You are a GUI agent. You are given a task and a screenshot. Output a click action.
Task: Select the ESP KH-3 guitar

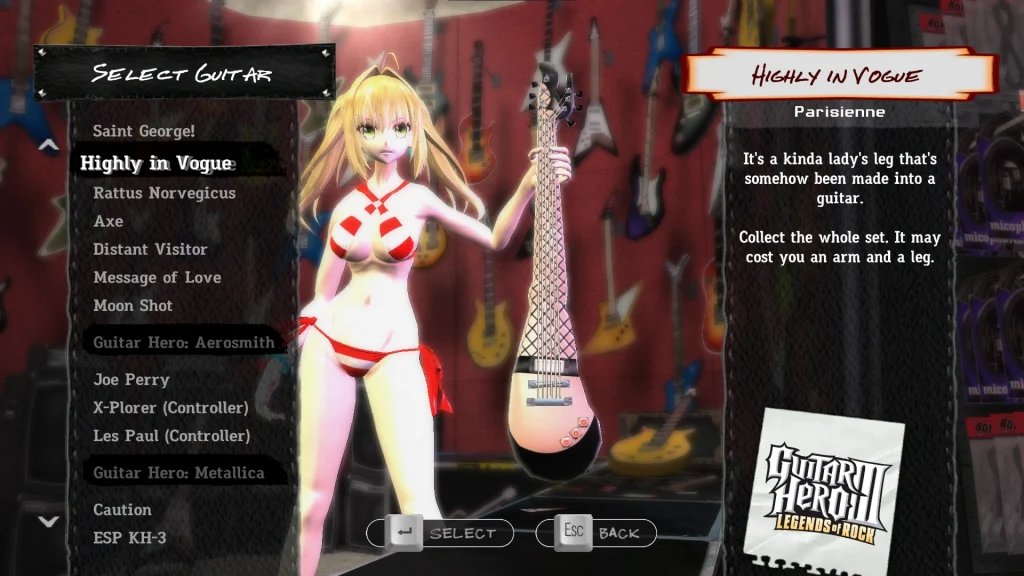[x=129, y=538]
